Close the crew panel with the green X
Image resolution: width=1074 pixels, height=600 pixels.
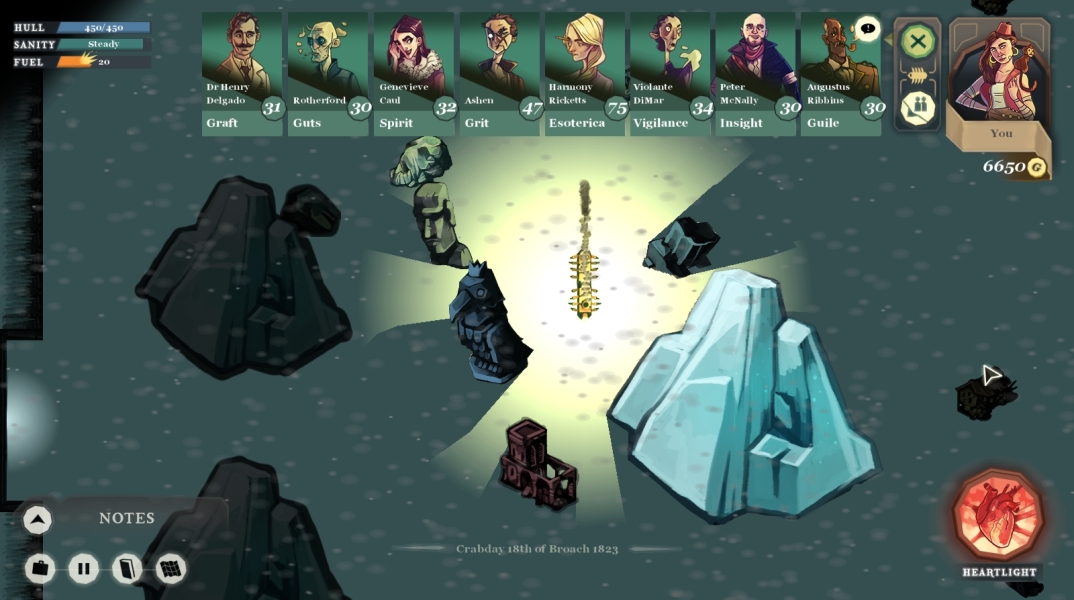[x=917, y=42]
